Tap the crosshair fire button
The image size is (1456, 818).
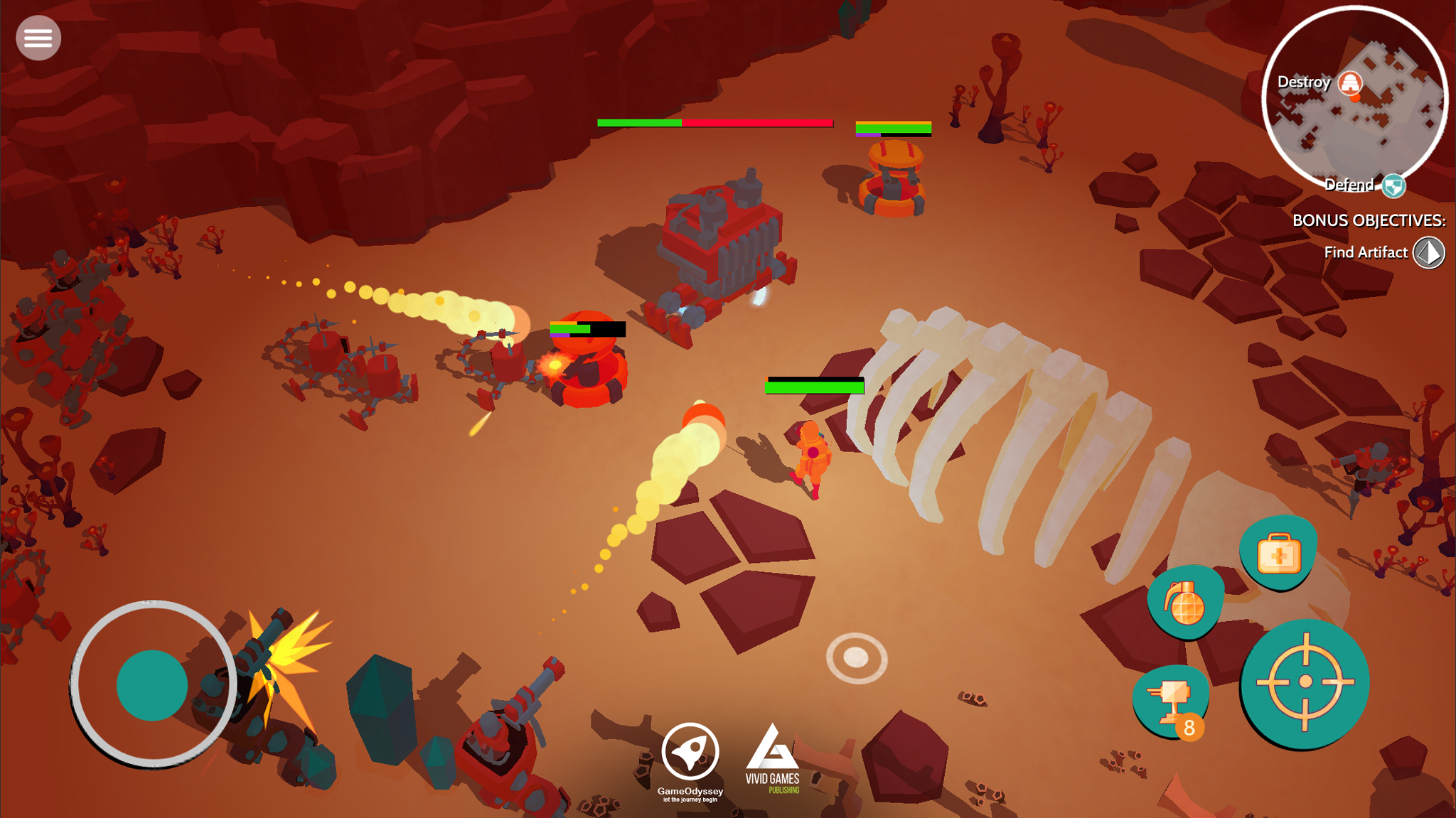(x=1307, y=680)
